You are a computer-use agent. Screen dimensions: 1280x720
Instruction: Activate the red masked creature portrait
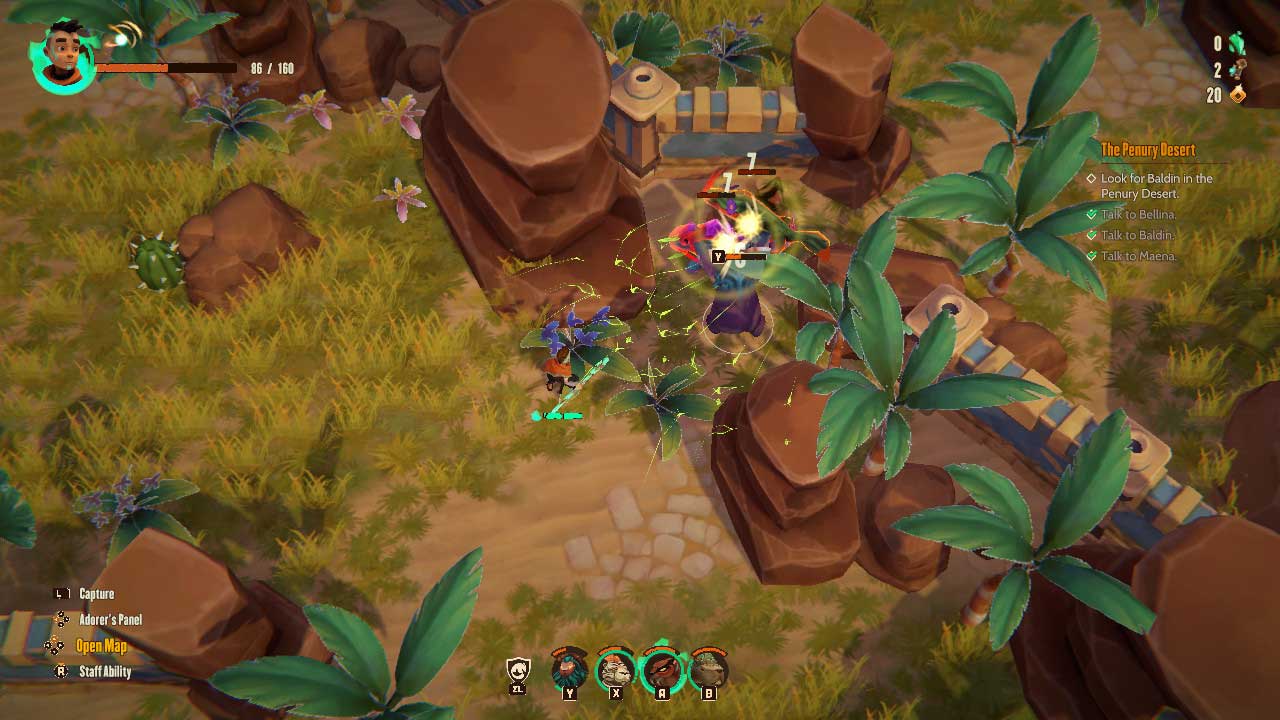tap(662, 668)
